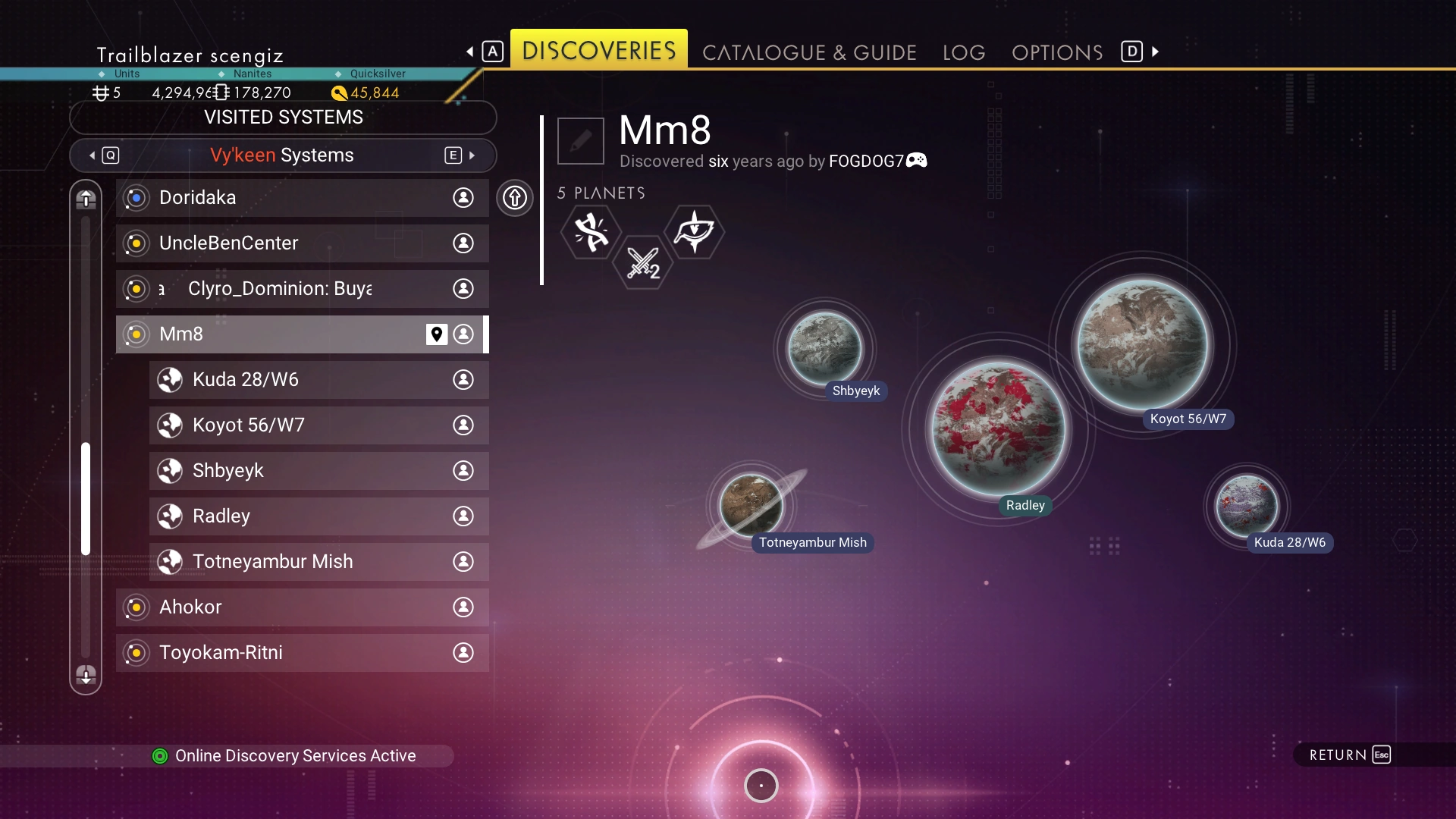
Task: Select the Radley planet list entry
Action: tap(318, 516)
